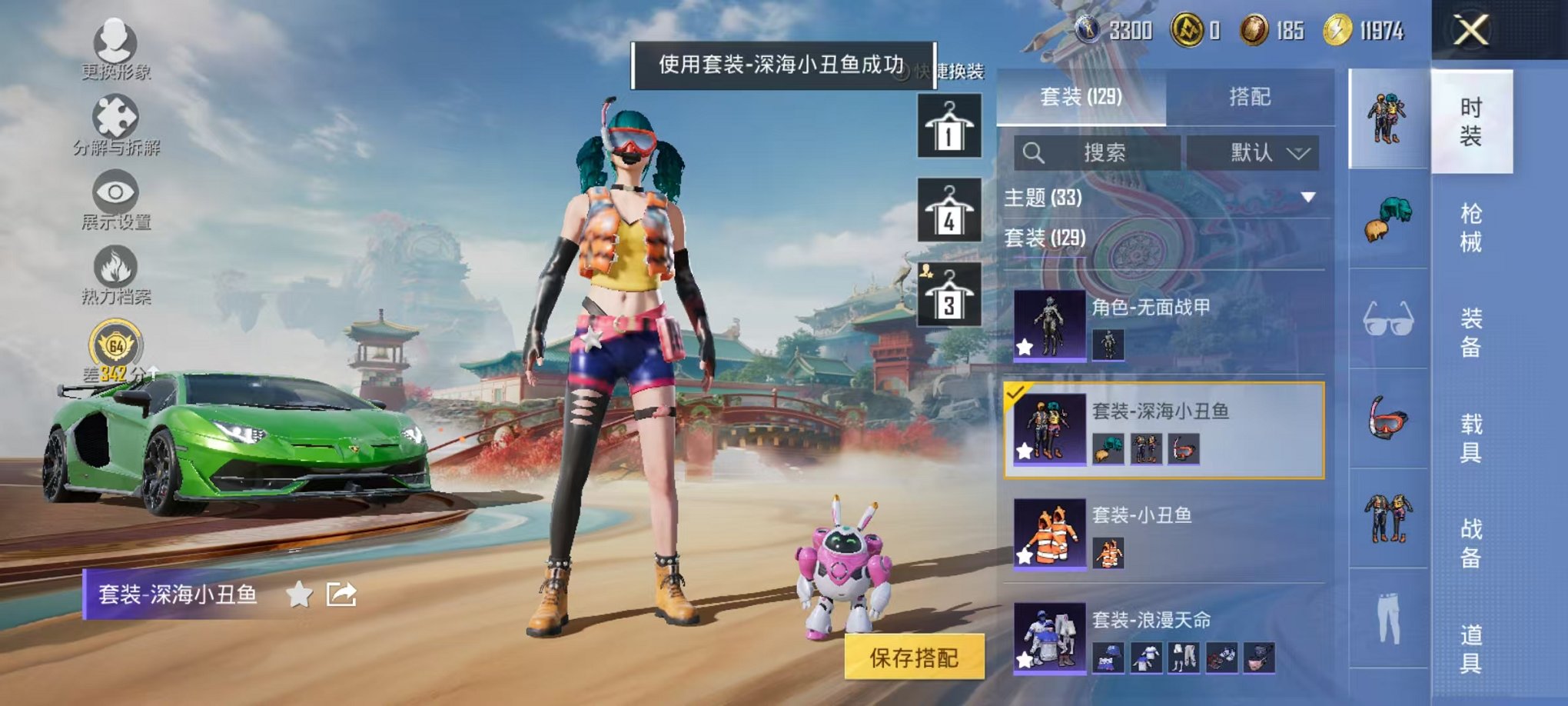Collapse the 主题 (33) section
1568x706 pixels.
pyautogui.click(x=1307, y=198)
